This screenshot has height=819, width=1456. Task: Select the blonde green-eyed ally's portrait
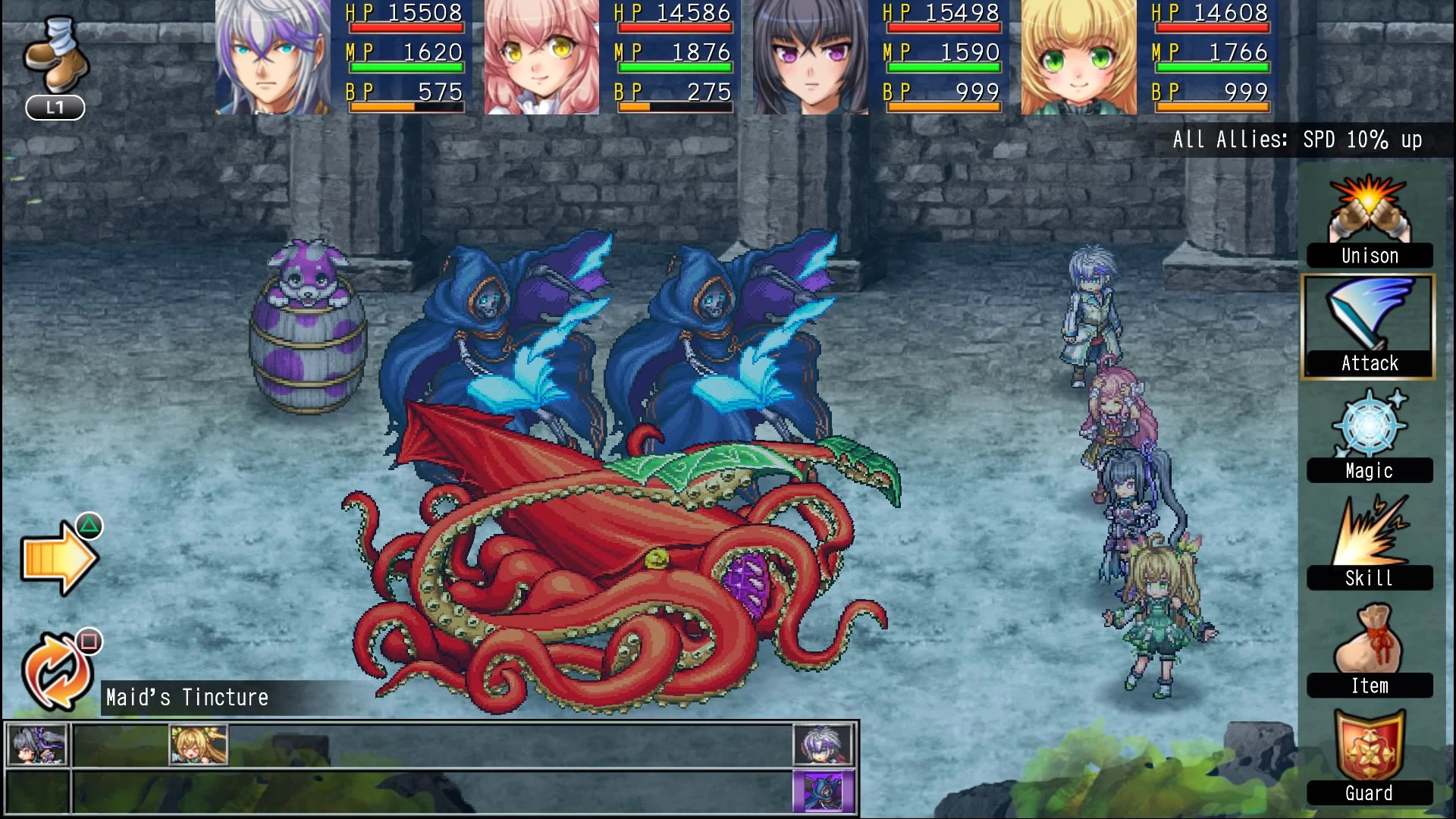pos(1078,57)
